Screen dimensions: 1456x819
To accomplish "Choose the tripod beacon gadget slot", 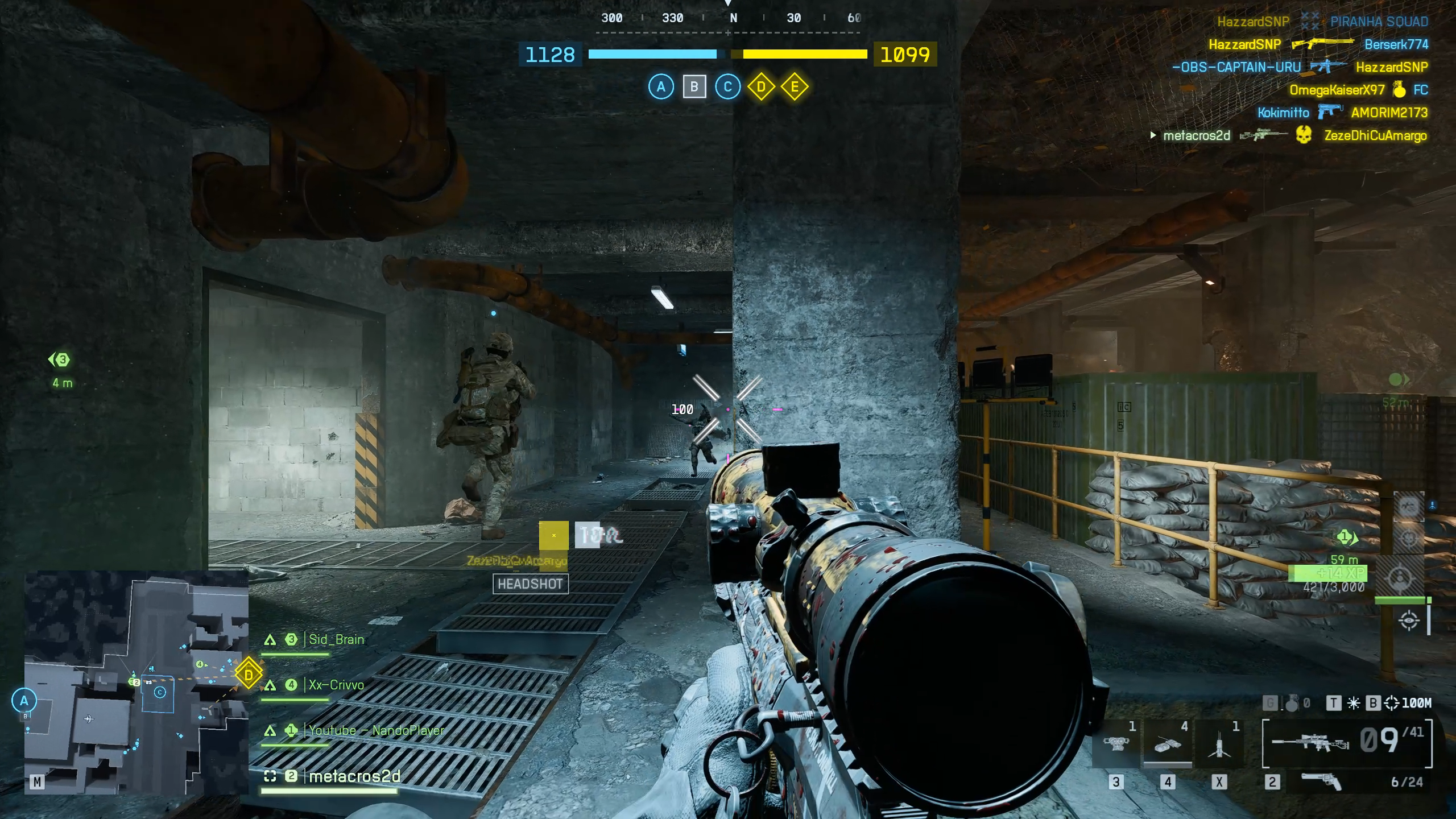I will (1219, 744).
